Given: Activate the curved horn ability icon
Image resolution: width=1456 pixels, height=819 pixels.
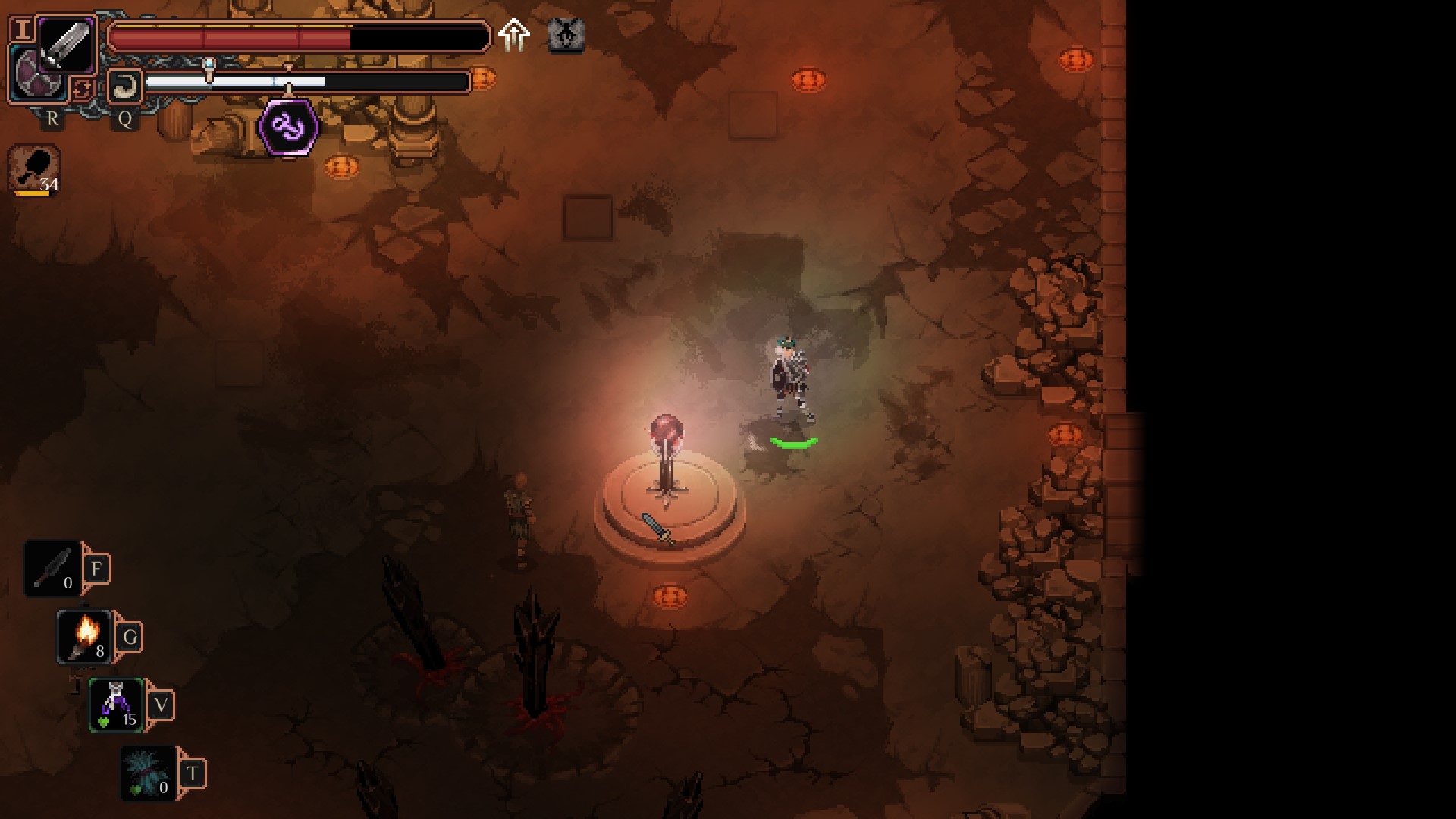Looking at the screenshot, I should [x=124, y=86].
